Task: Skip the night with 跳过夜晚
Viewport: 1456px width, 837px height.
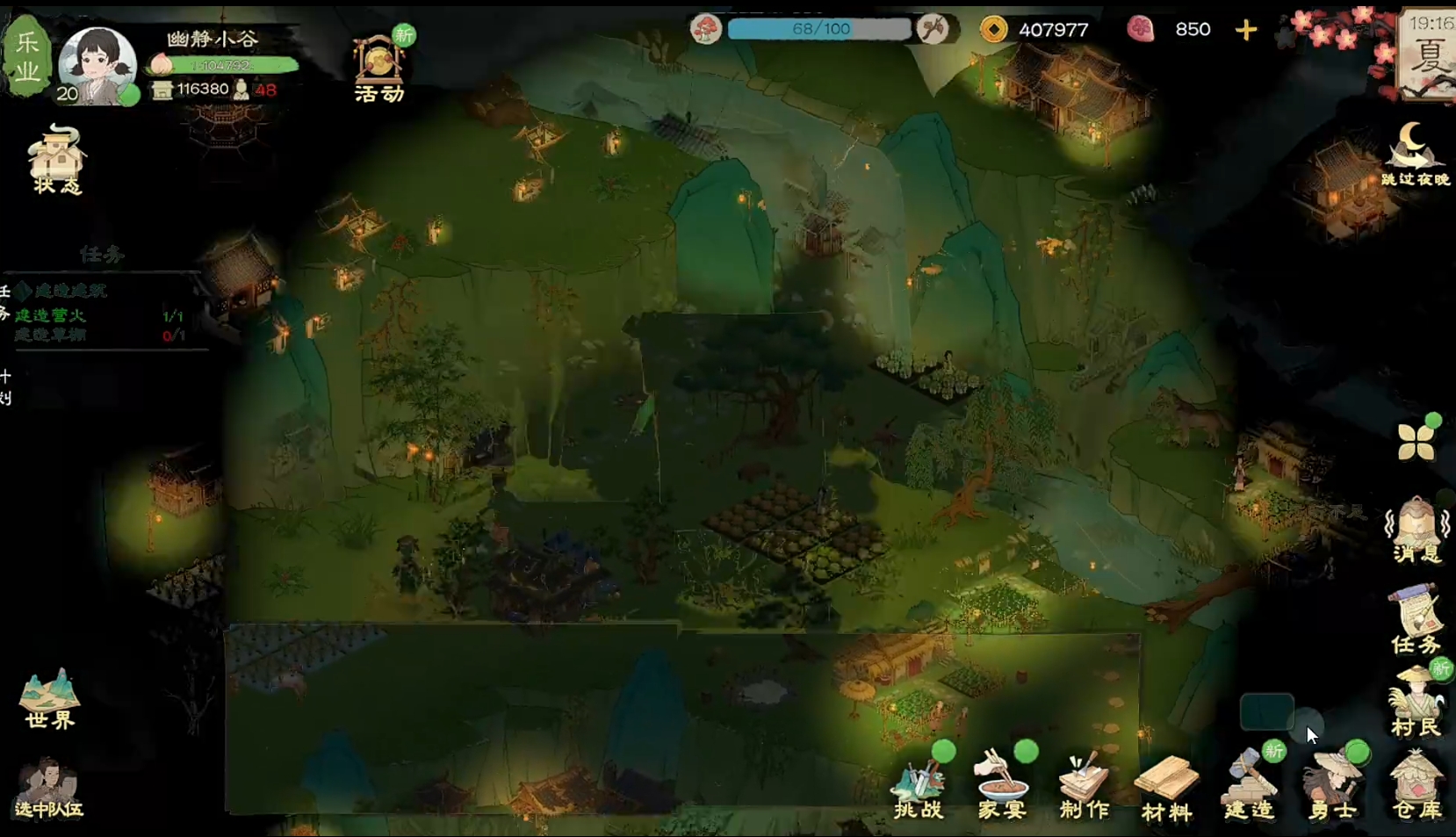Action: [1414, 155]
